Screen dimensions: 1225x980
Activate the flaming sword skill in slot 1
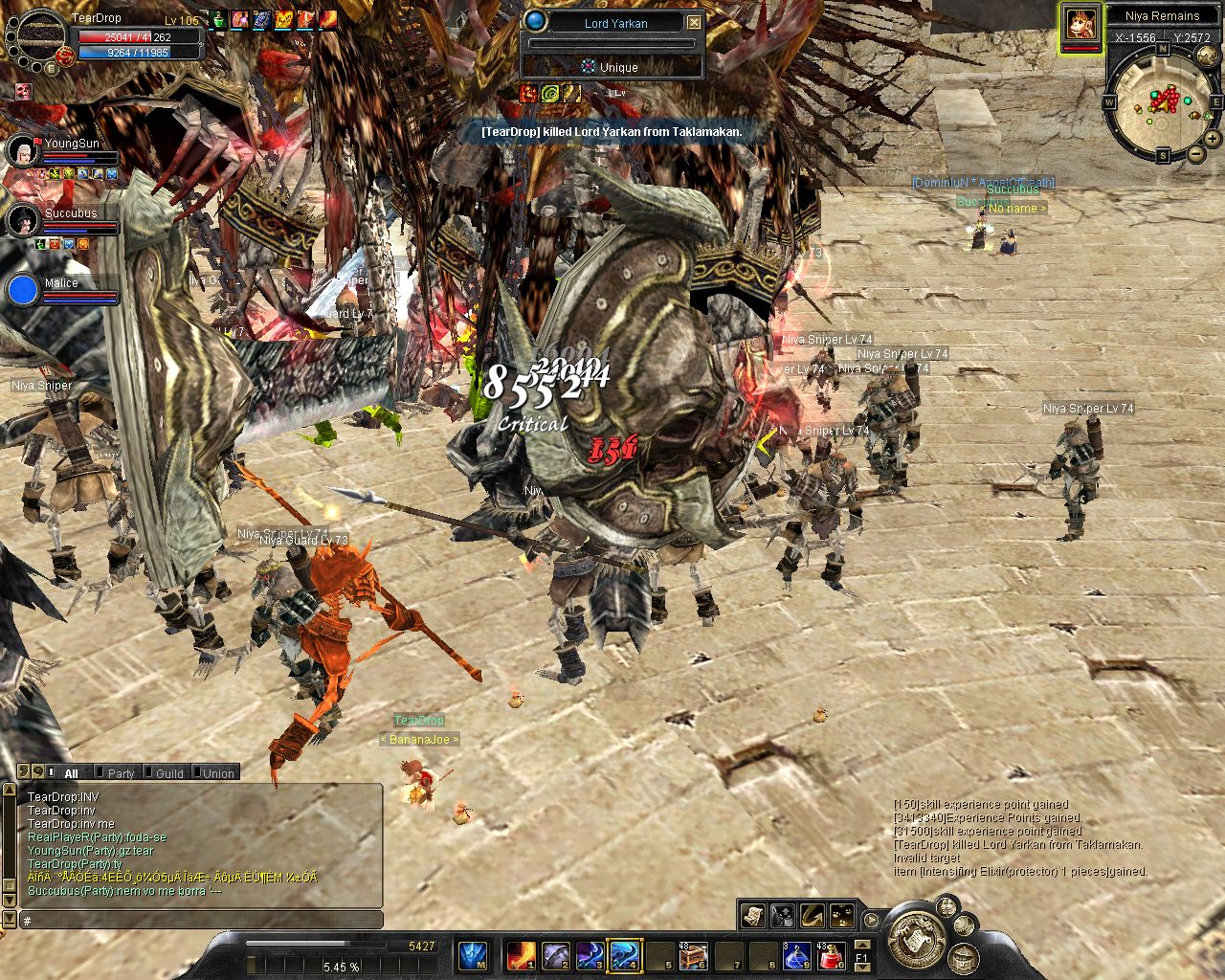coord(521,955)
